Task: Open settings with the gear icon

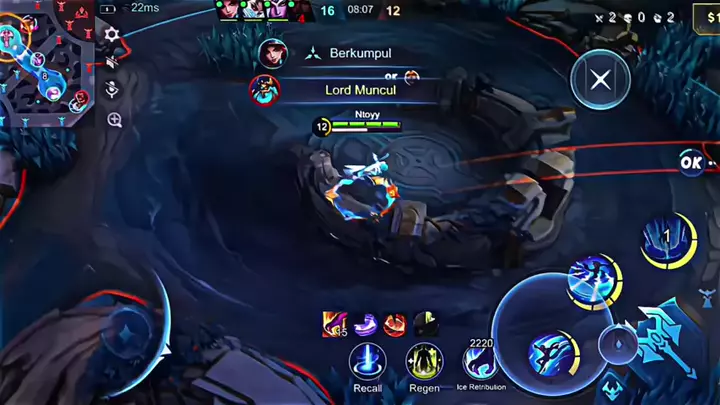Action: click(113, 35)
